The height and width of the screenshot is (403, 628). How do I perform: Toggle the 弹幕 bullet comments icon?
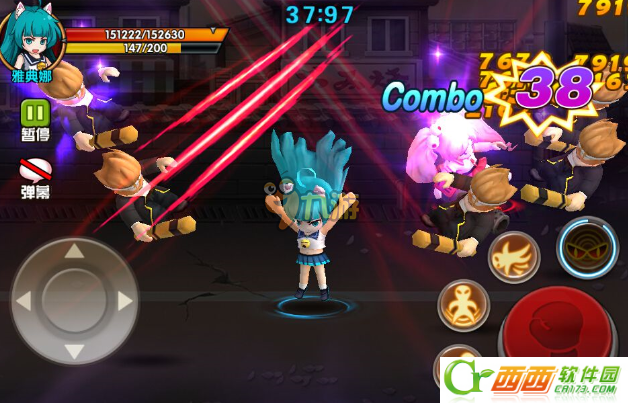[36, 169]
